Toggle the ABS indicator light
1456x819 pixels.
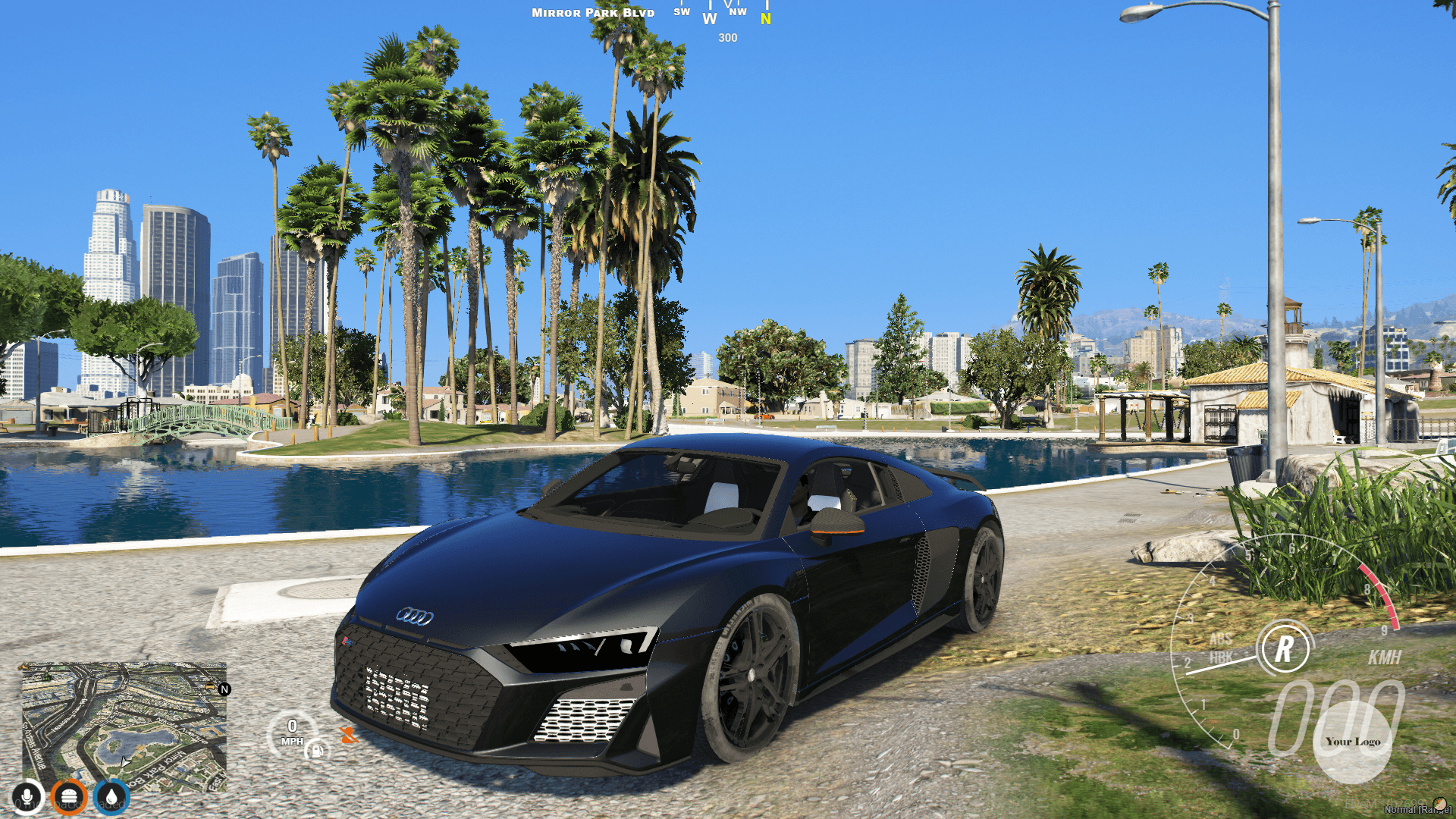pyautogui.click(x=1221, y=639)
